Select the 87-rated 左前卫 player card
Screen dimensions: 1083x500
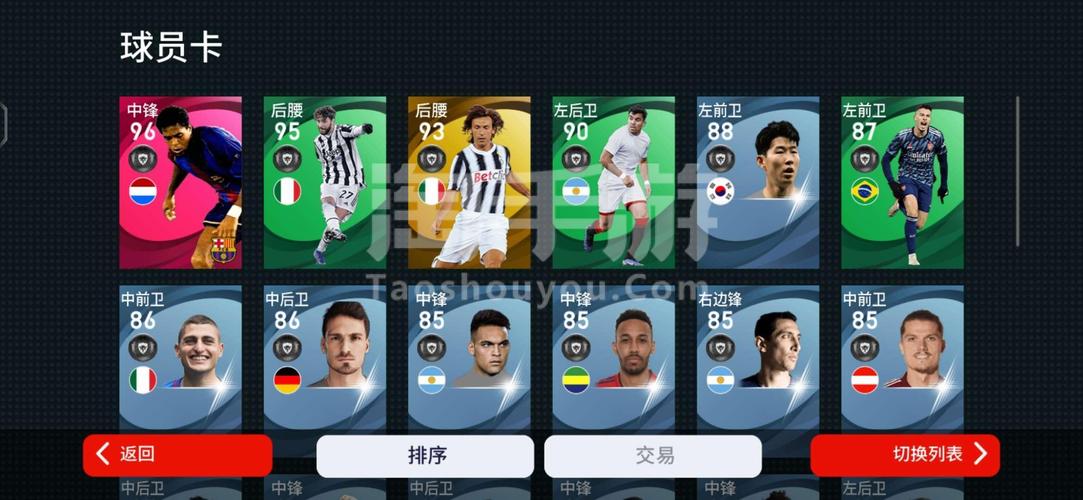pyautogui.click(x=902, y=183)
